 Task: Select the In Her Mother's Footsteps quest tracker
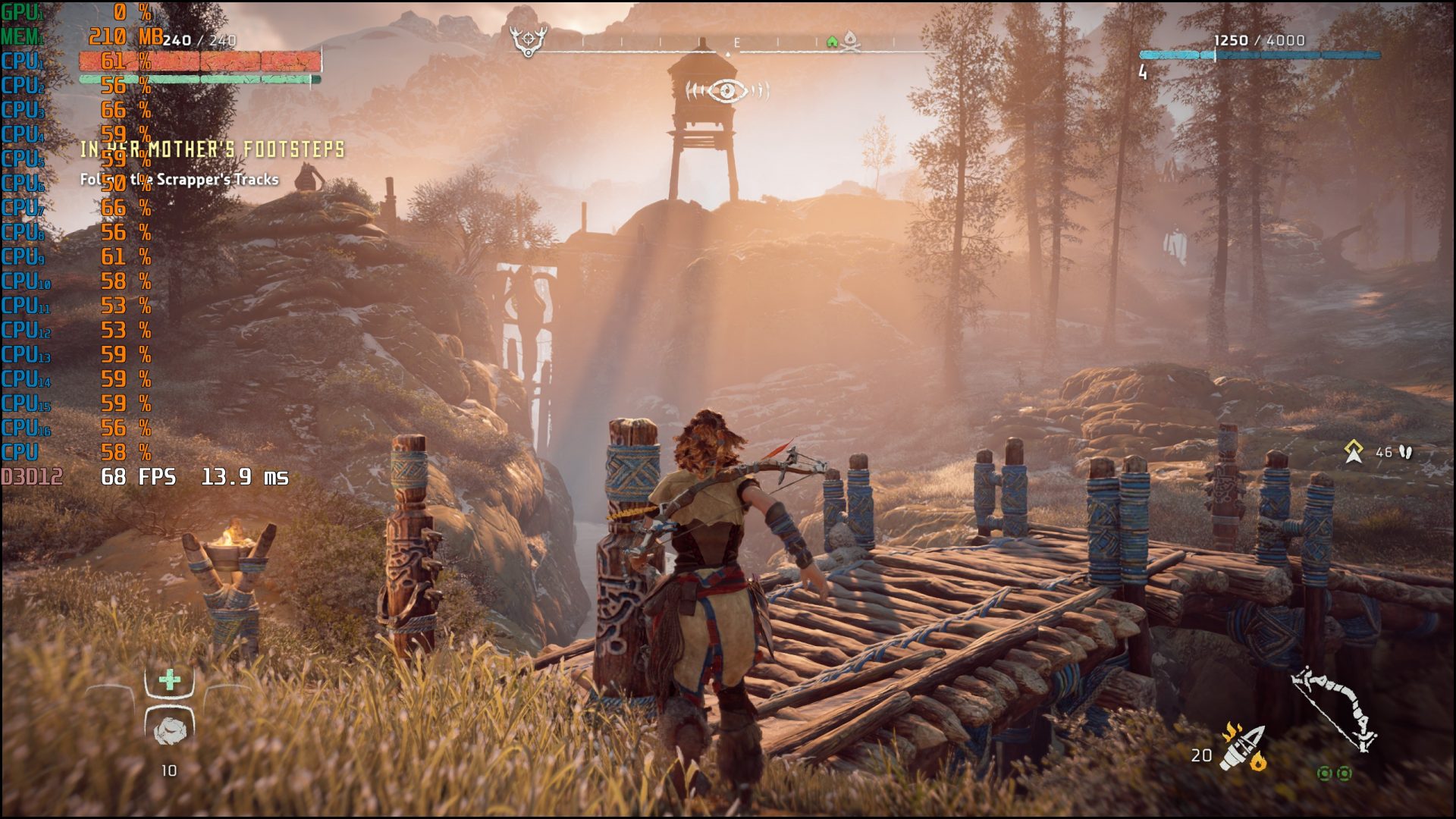(x=212, y=149)
